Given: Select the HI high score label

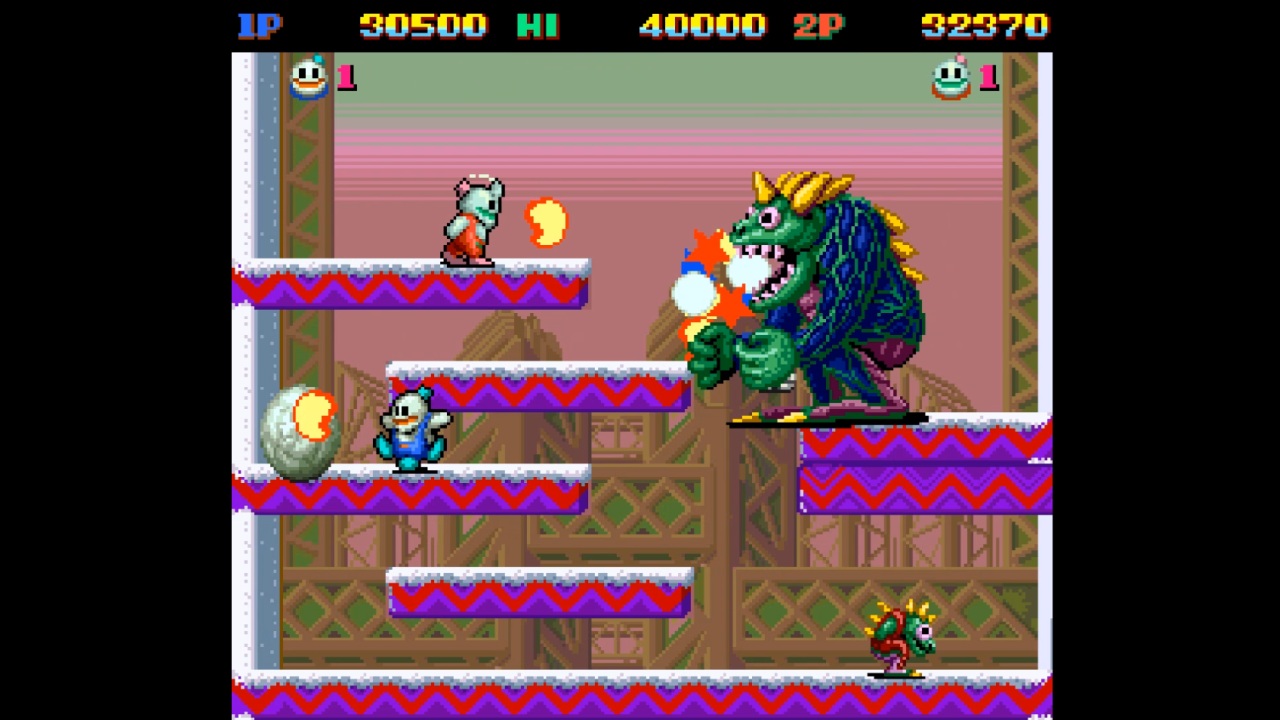Looking at the screenshot, I should (x=537, y=25).
